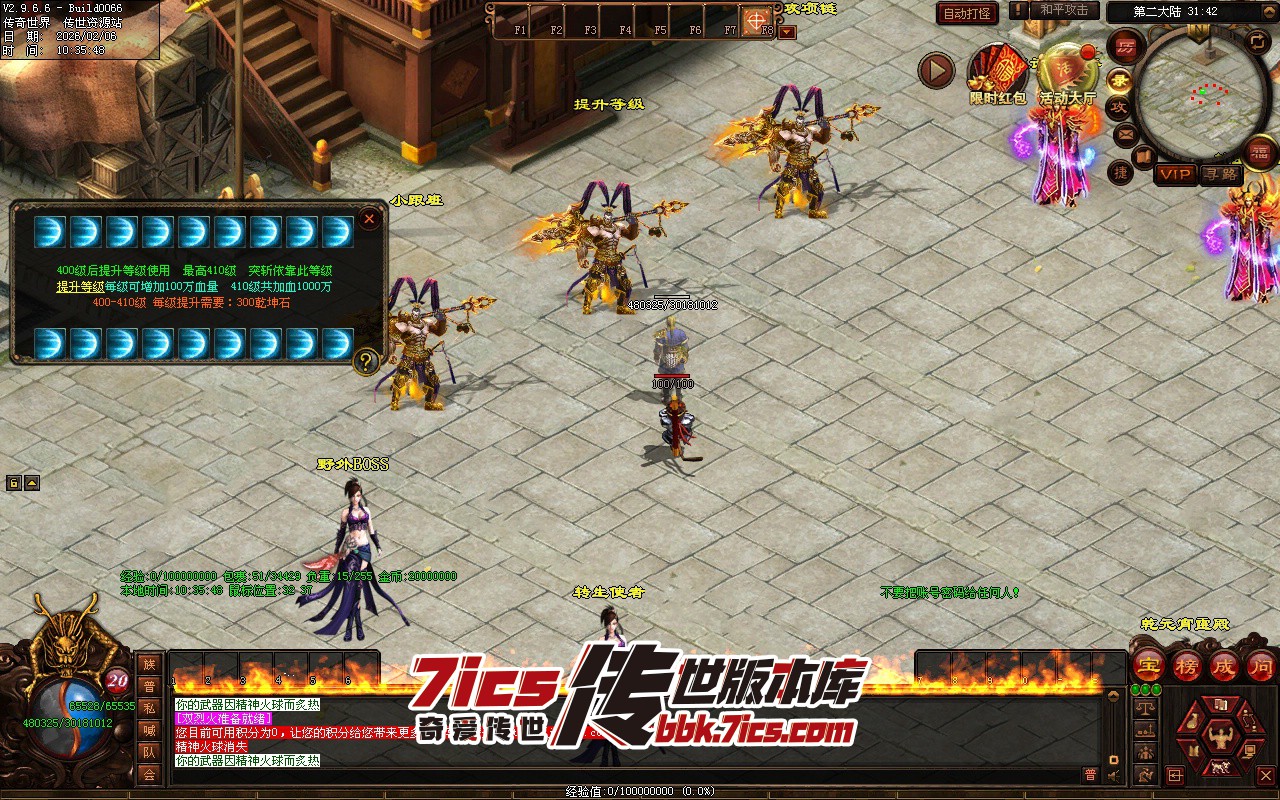
Task: Open the 宝 treasure shop button
Action: (1148, 665)
